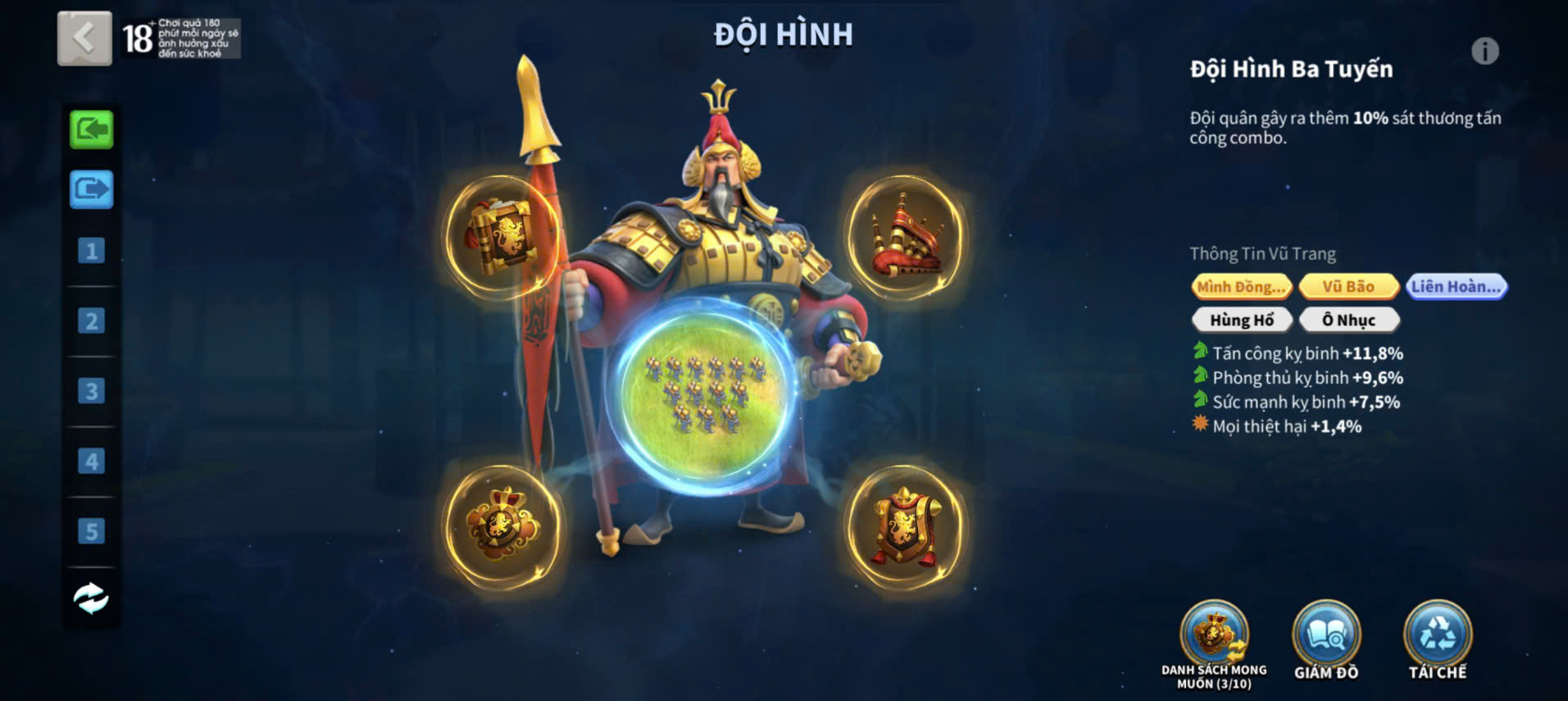Viewport: 1568px width, 701px height.
Task: Tap the central troop formation circle
Action: tap(703, 395)
